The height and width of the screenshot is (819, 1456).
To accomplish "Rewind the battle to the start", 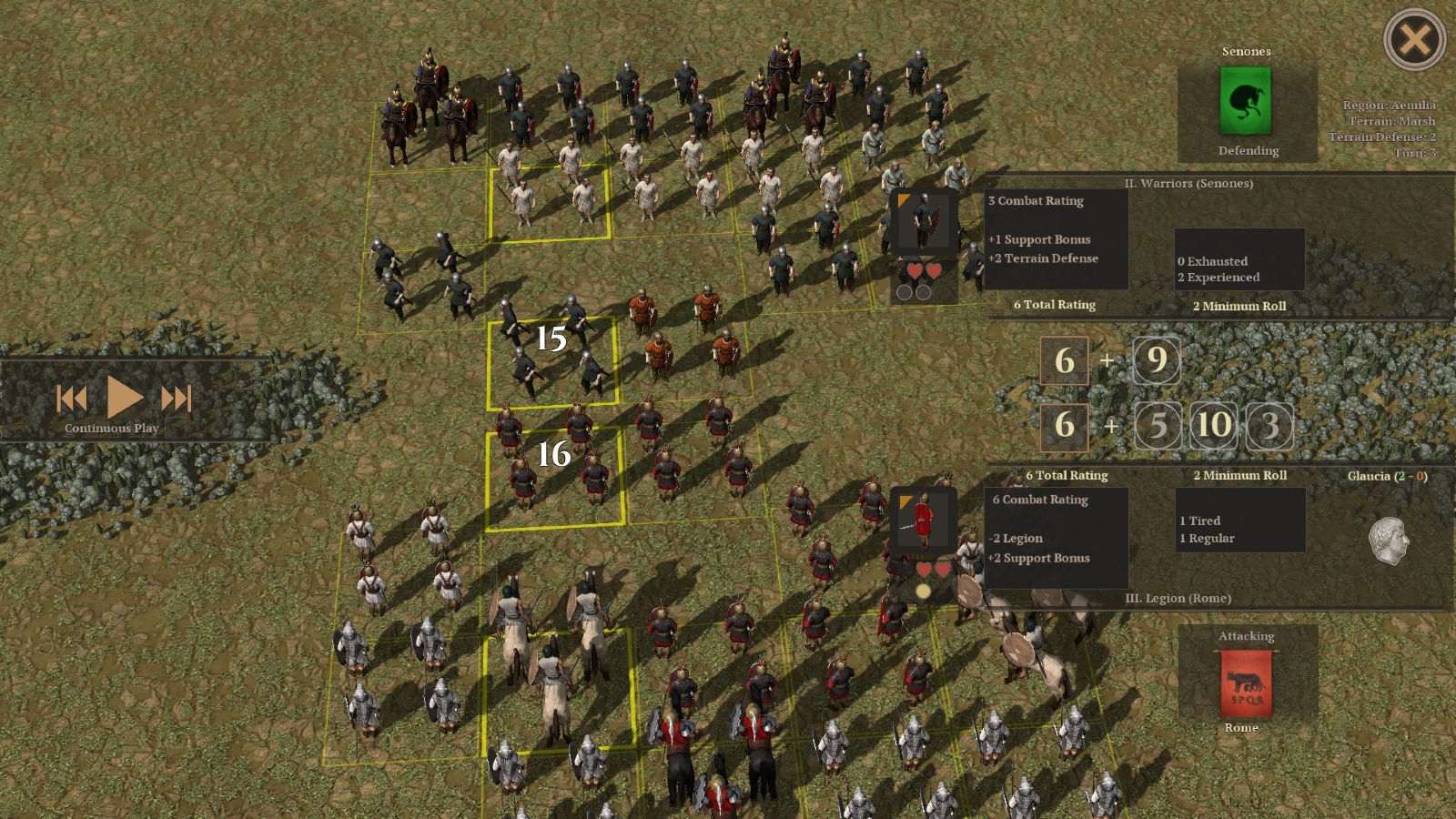I will point(72,398).
